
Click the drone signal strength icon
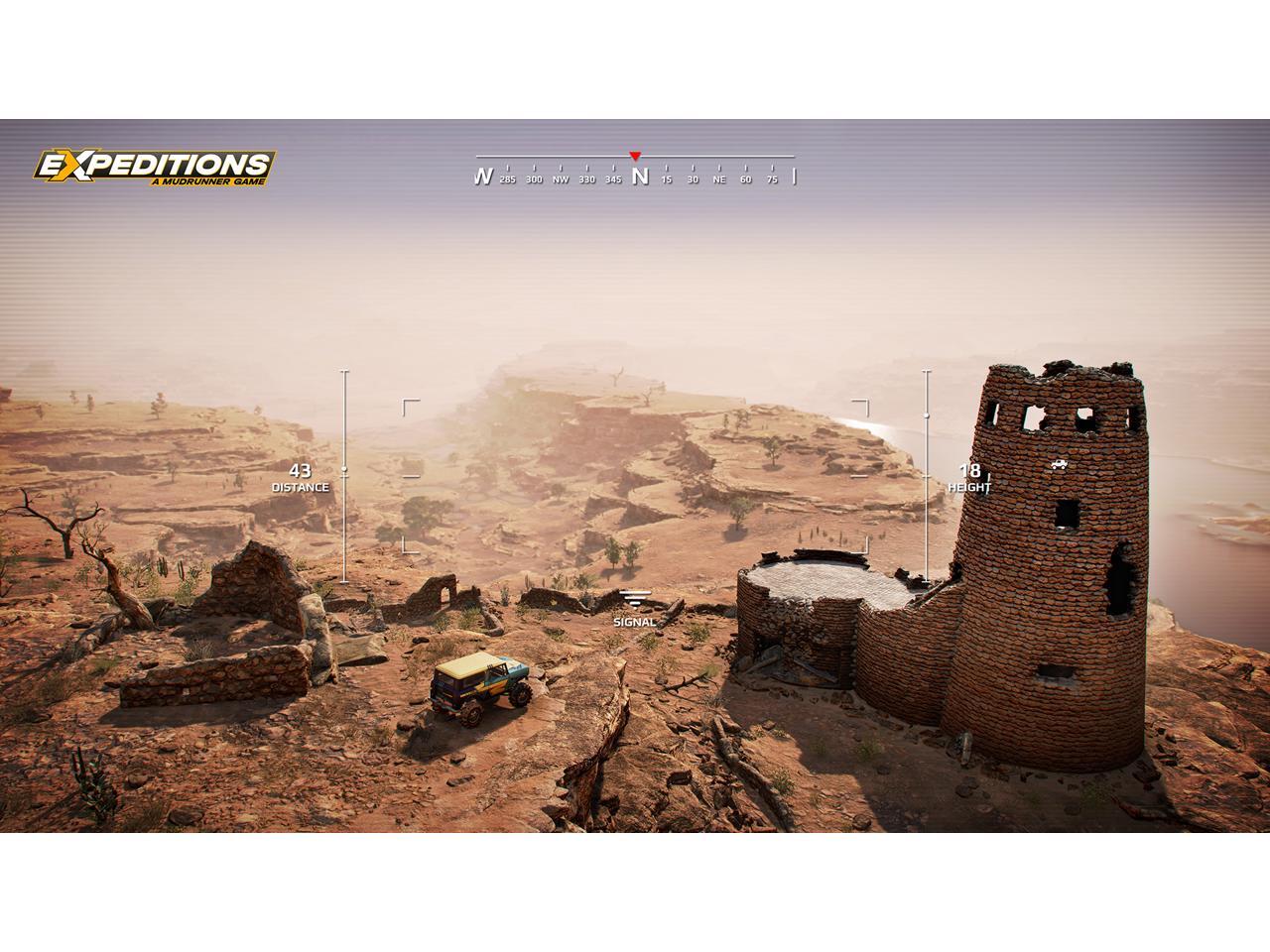pos(635,599)
